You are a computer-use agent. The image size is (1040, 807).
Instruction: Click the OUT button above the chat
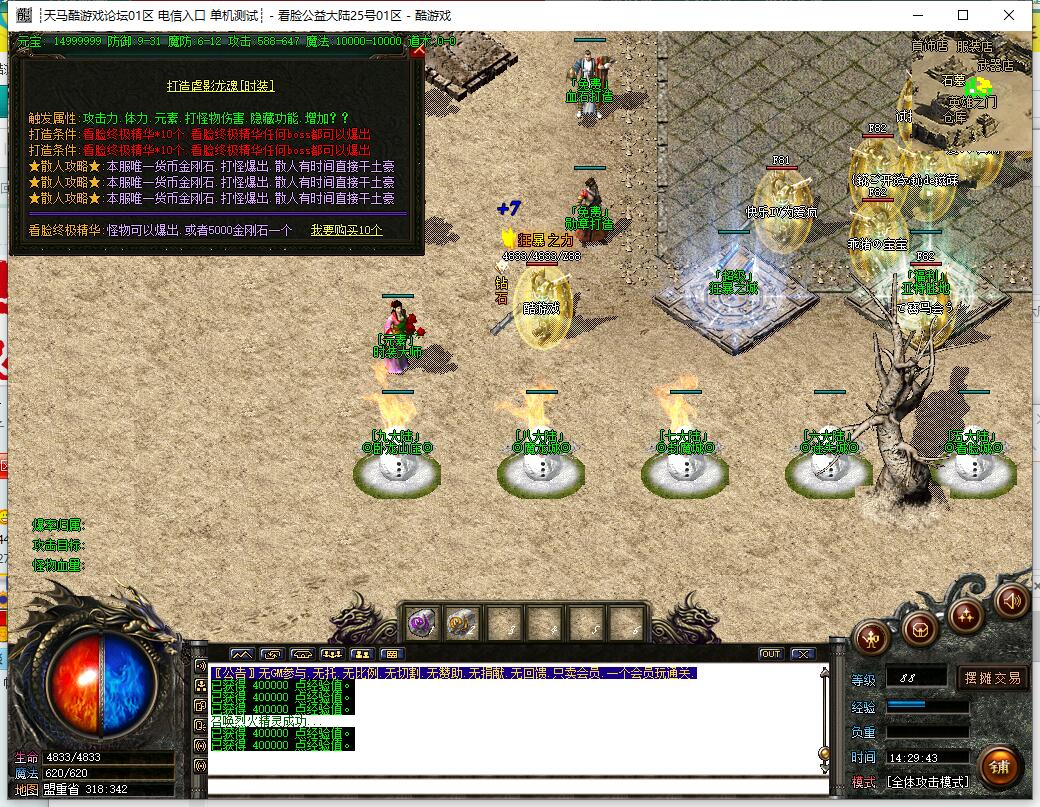point(770,654)
